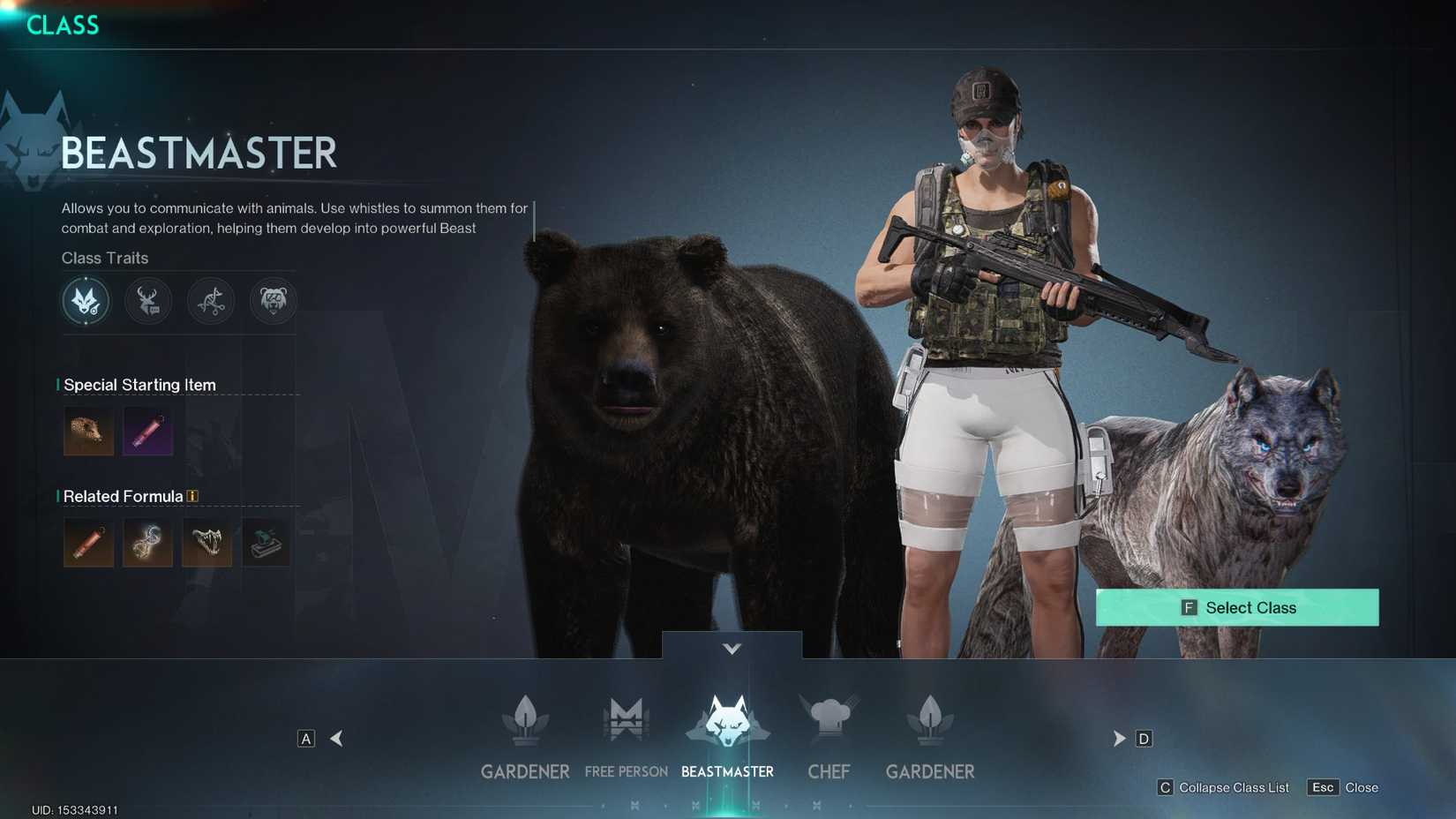Image resolution: width=1456 pixels, height=819 pixels.
Task: Click the right arrow to browse next class
Action: [x=1119, y=738]
